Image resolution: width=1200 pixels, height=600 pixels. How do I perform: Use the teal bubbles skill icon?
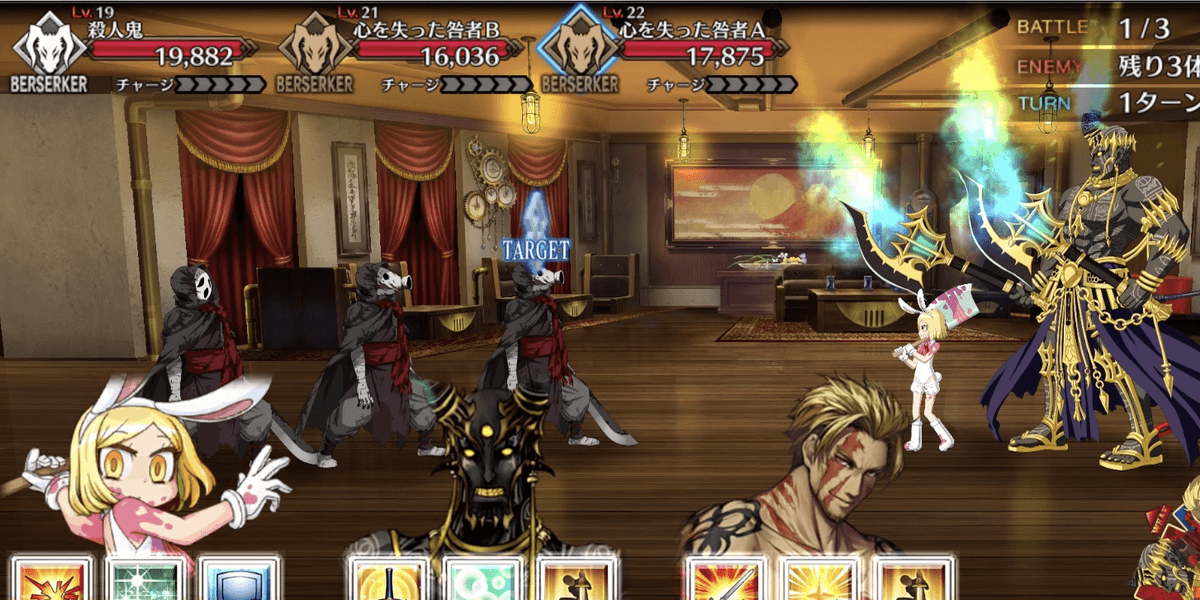coord(479,580)
